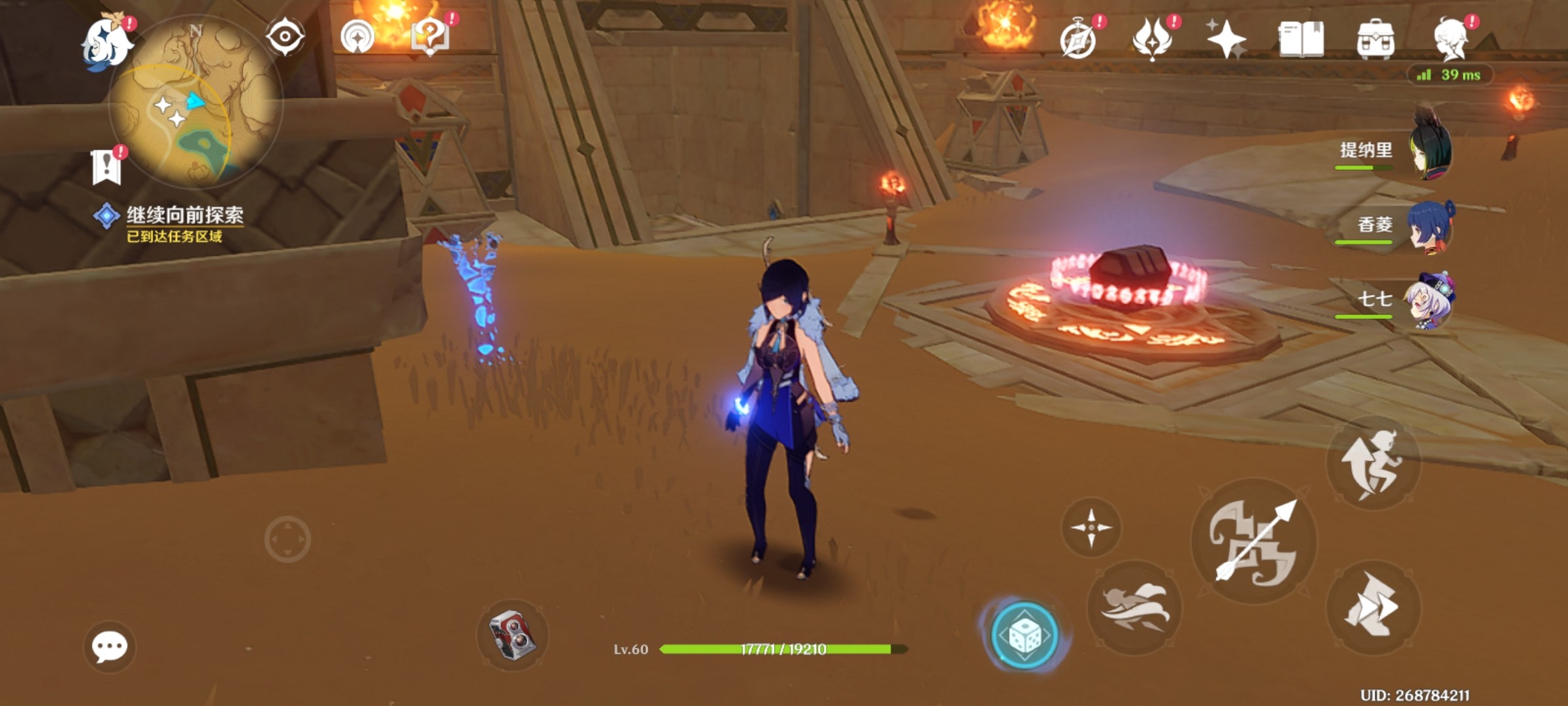
Task: Open the chat speech bubble
Action: click(x=109, y=647)
